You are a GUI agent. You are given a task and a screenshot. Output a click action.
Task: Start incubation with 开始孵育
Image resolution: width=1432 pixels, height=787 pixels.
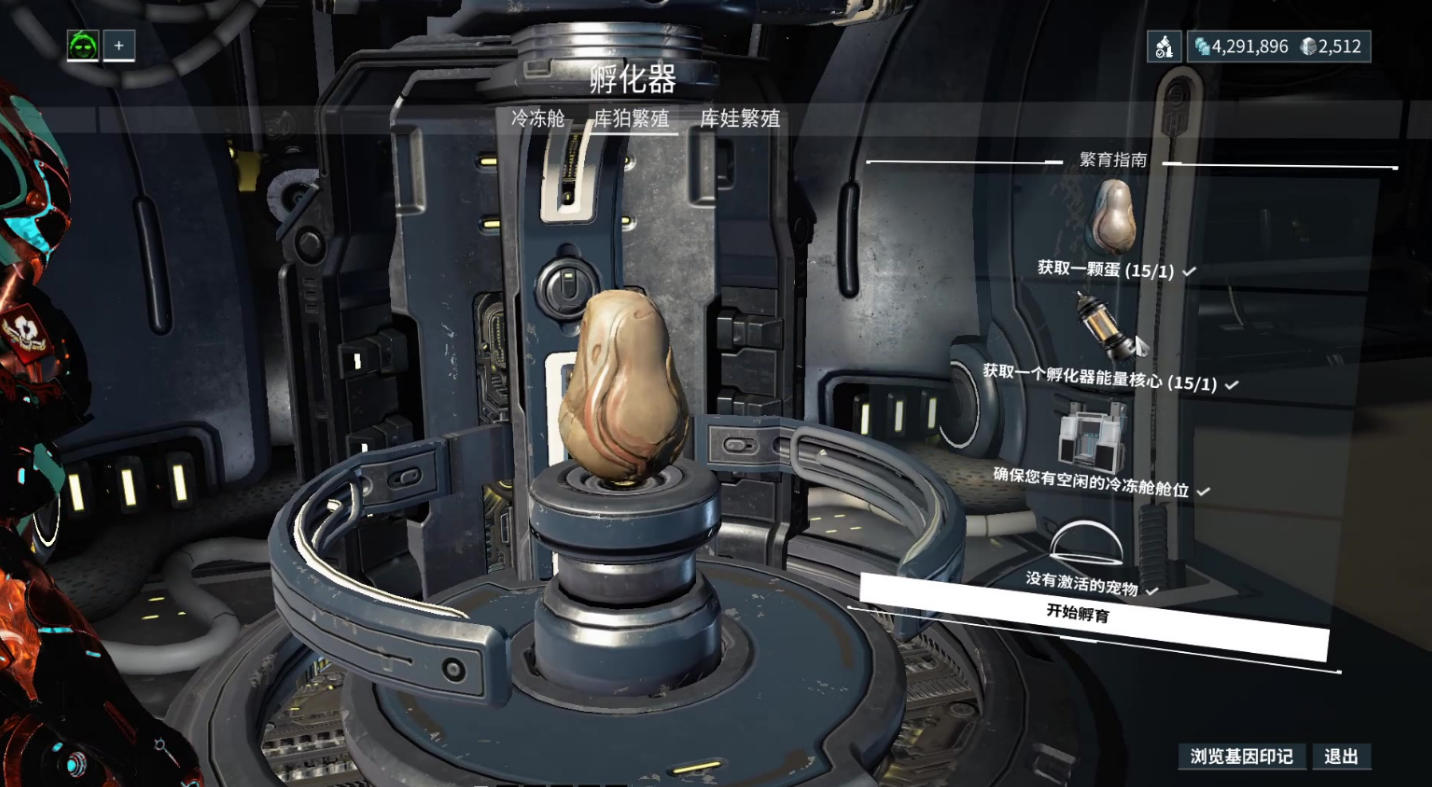pos(1092,613)
